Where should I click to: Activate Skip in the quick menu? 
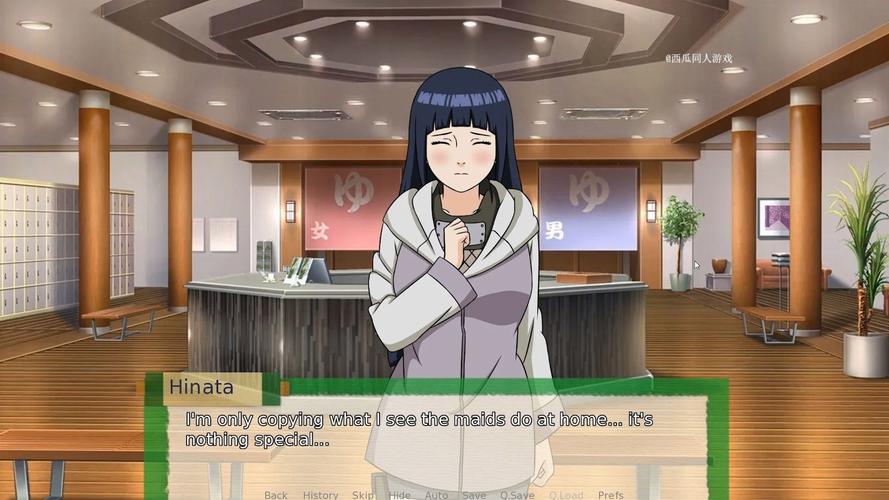[363, 495]
